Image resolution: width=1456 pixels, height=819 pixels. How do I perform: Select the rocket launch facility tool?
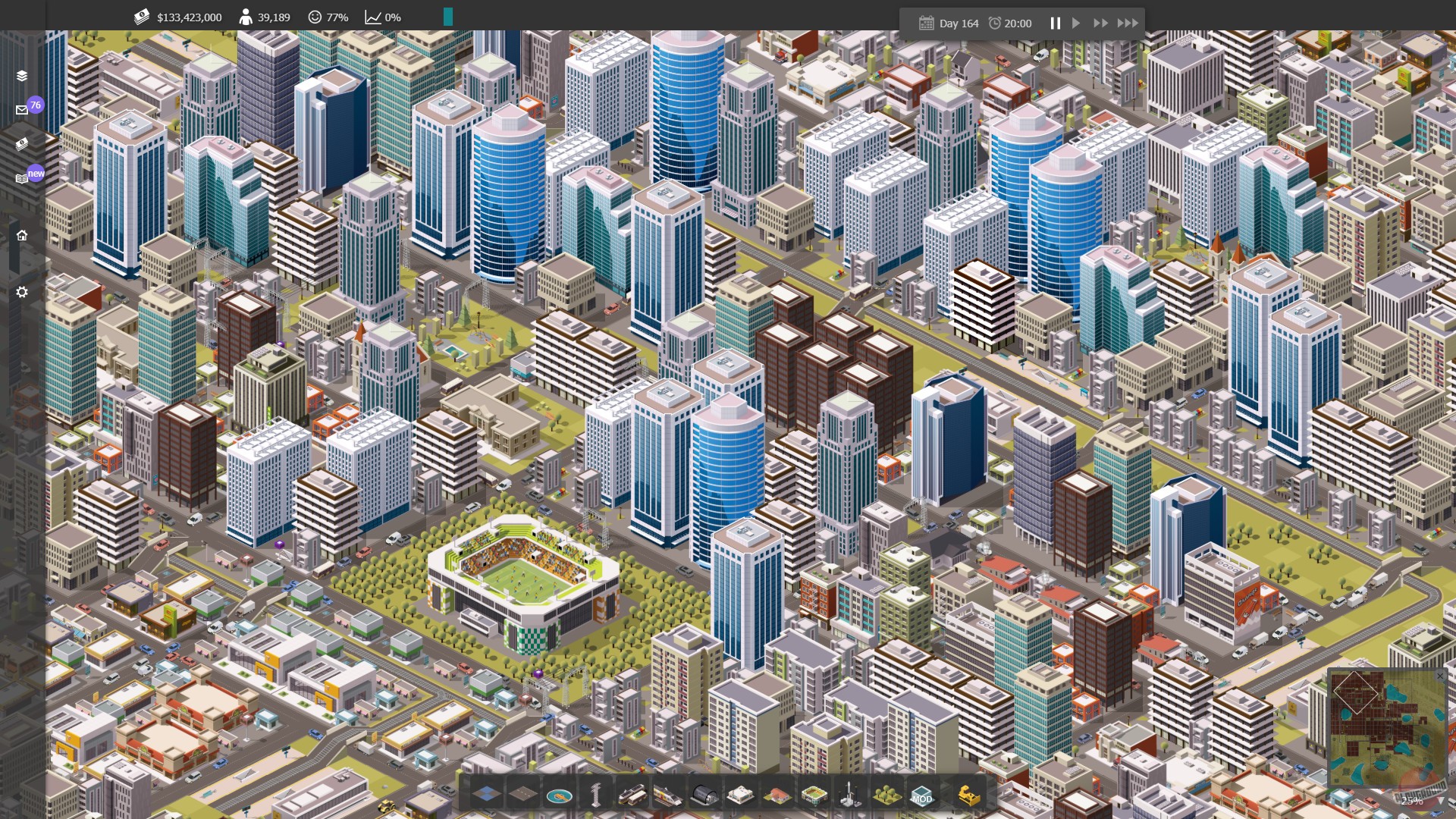pyautogui.click(x=850, y=795)
